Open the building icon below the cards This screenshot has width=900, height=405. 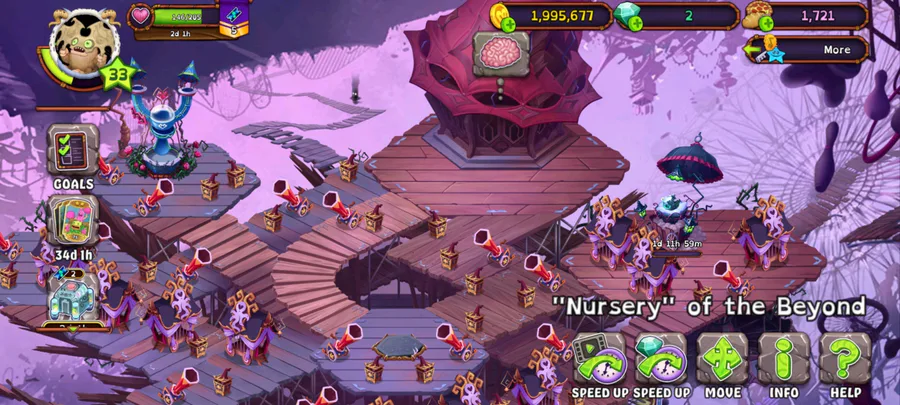(73, 298)
